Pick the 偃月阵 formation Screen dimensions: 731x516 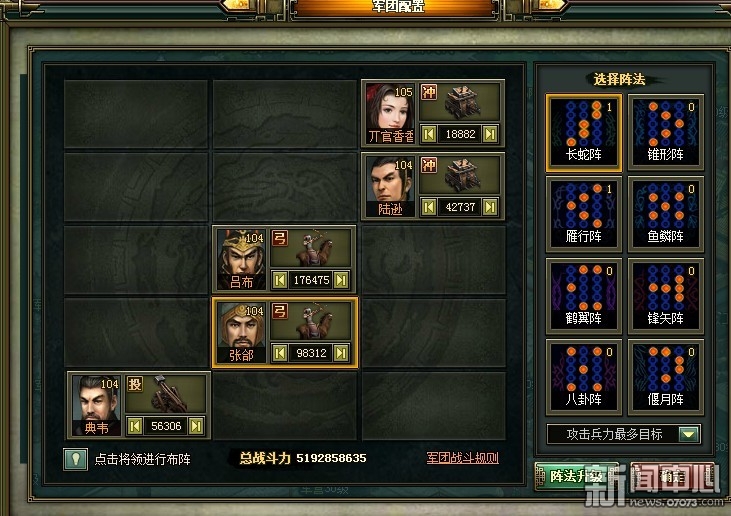point(665,376)
